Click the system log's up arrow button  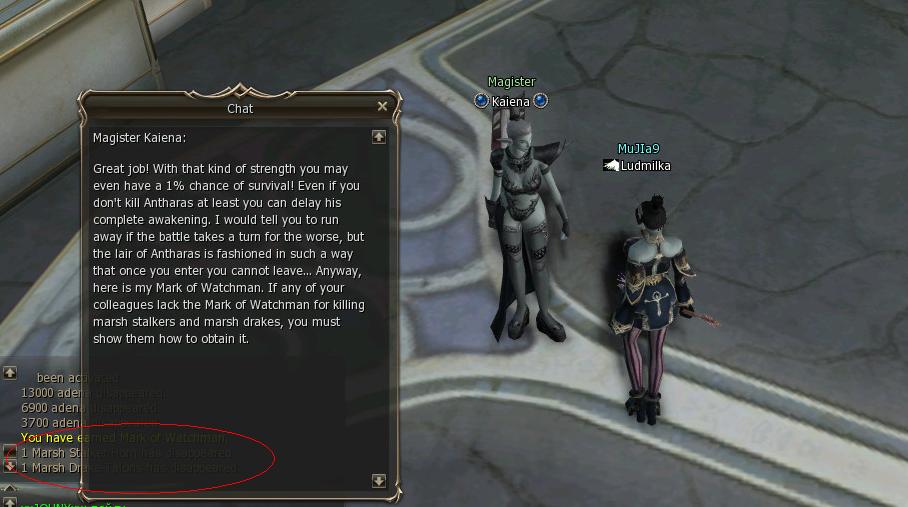click(9, 373)
